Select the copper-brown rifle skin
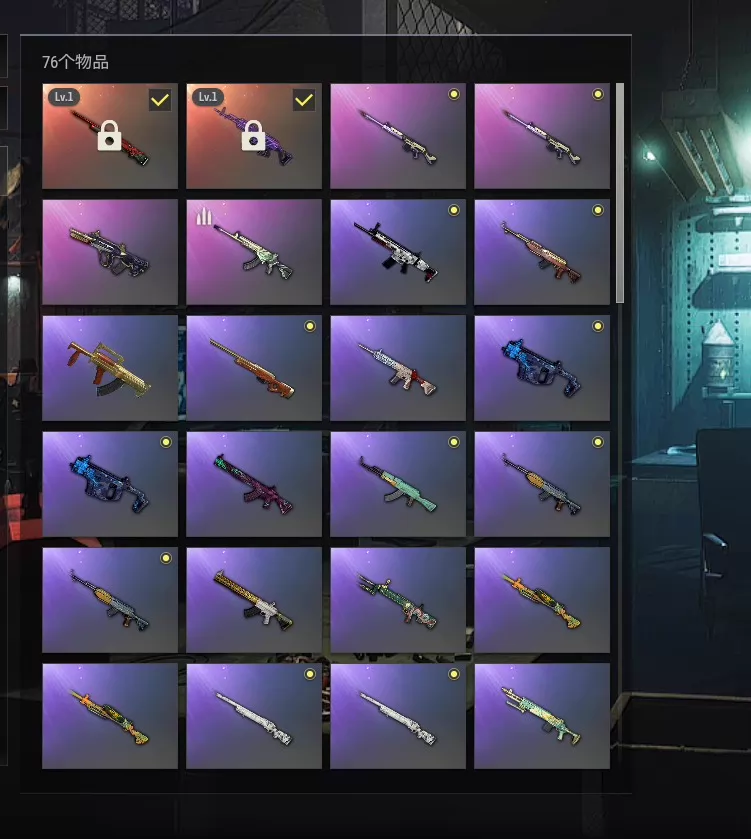The width and height of the screenshot is (751, 839). [541, 252]
